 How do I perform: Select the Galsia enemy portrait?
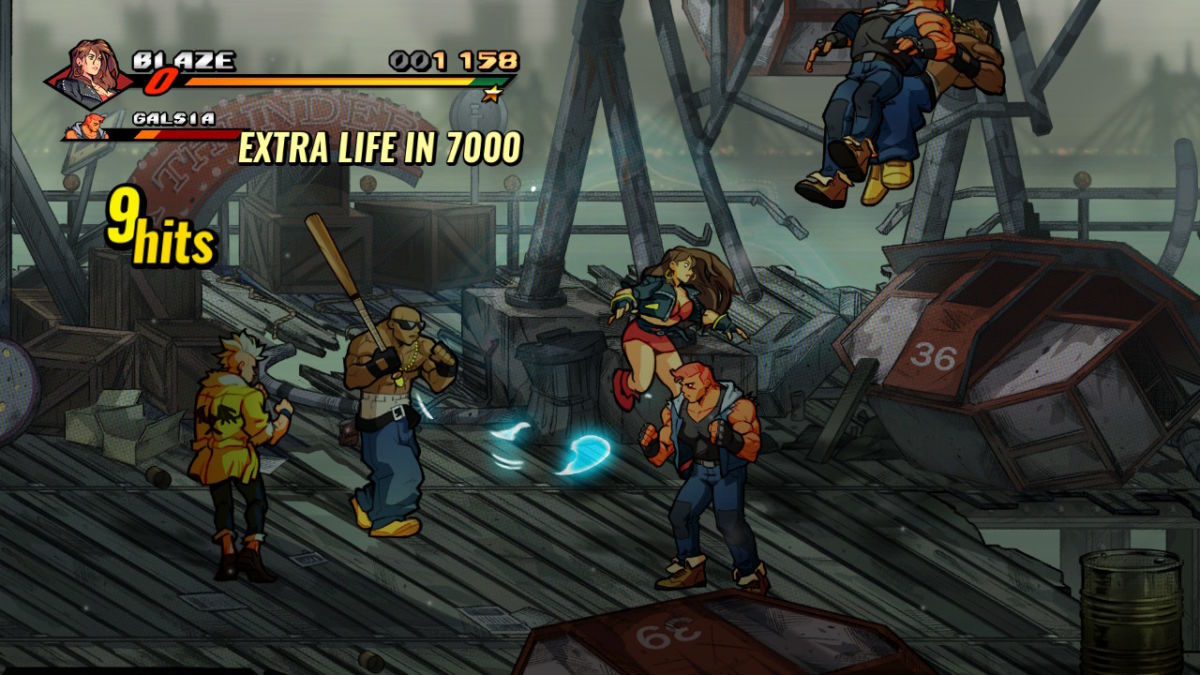coord(86,127)
